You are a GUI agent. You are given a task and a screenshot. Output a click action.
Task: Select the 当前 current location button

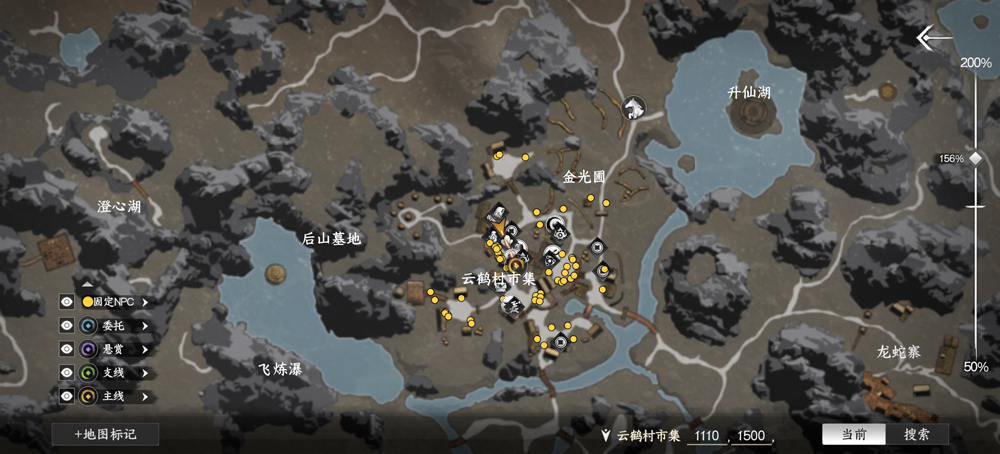[x=853, y=434]
